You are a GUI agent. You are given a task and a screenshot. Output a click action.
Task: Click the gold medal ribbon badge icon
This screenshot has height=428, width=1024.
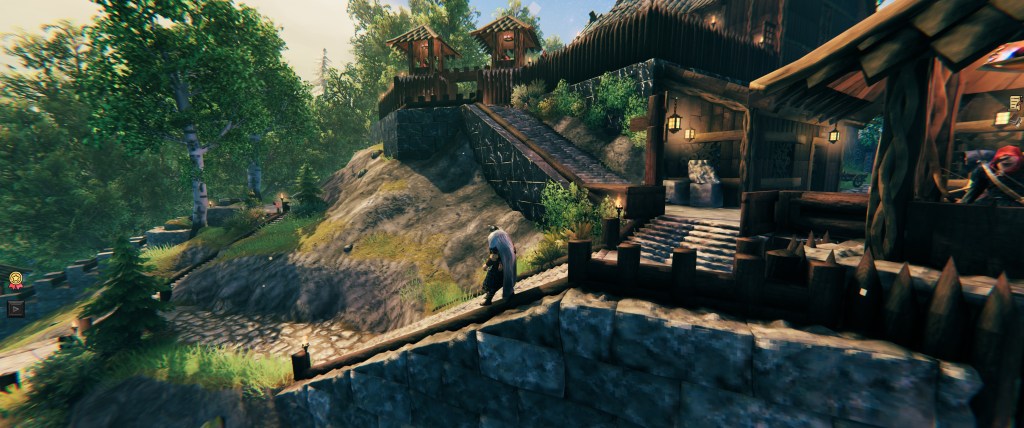tap(16, 281)
